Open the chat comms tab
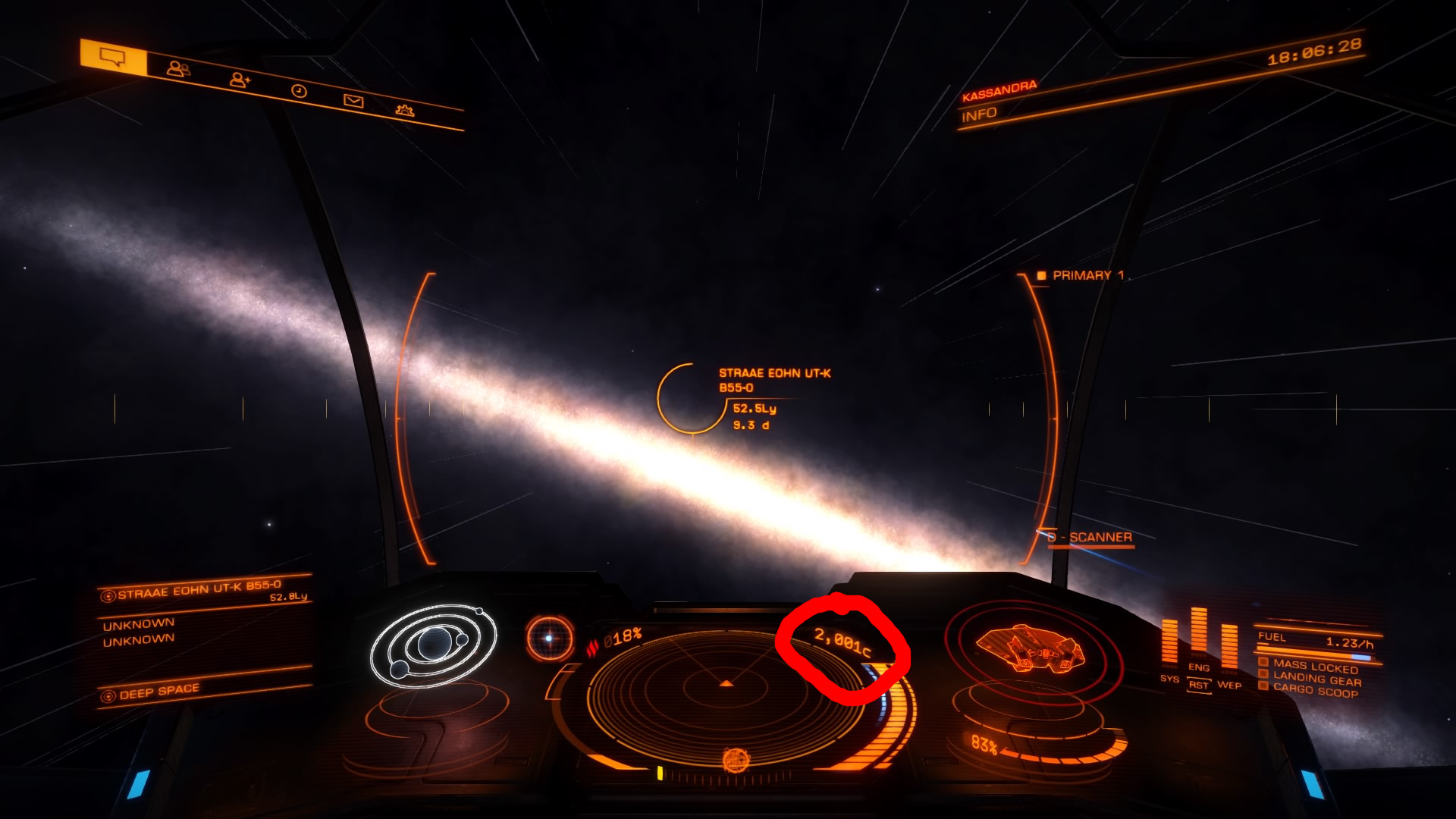Screen dimensions: 1456x819 114,58
